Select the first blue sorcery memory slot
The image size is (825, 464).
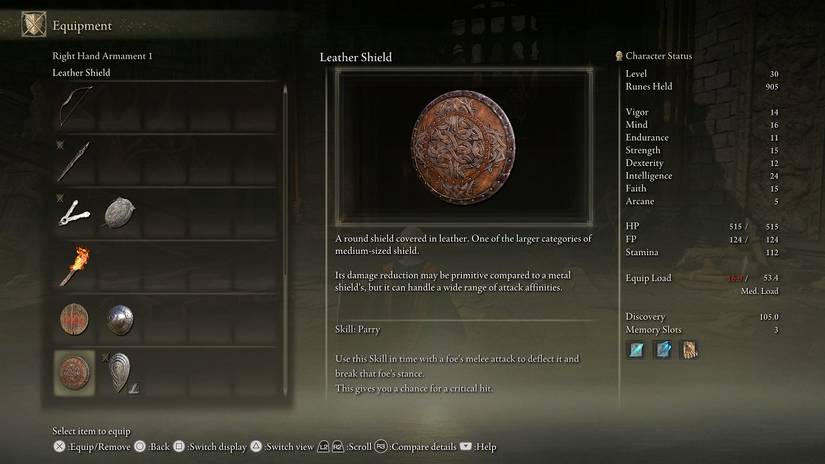(x=636, y=350)
